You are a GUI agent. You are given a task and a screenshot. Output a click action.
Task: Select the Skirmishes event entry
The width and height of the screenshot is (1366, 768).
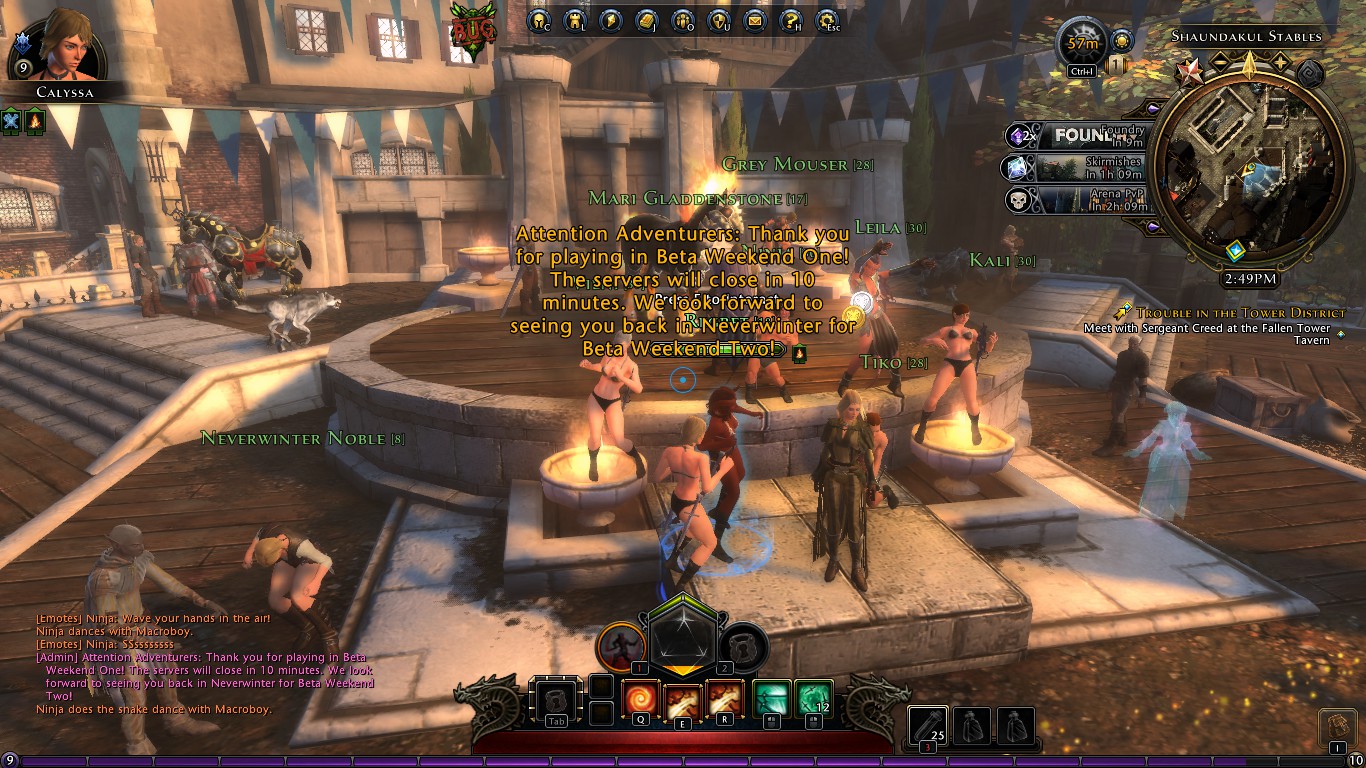point(1080,167)
